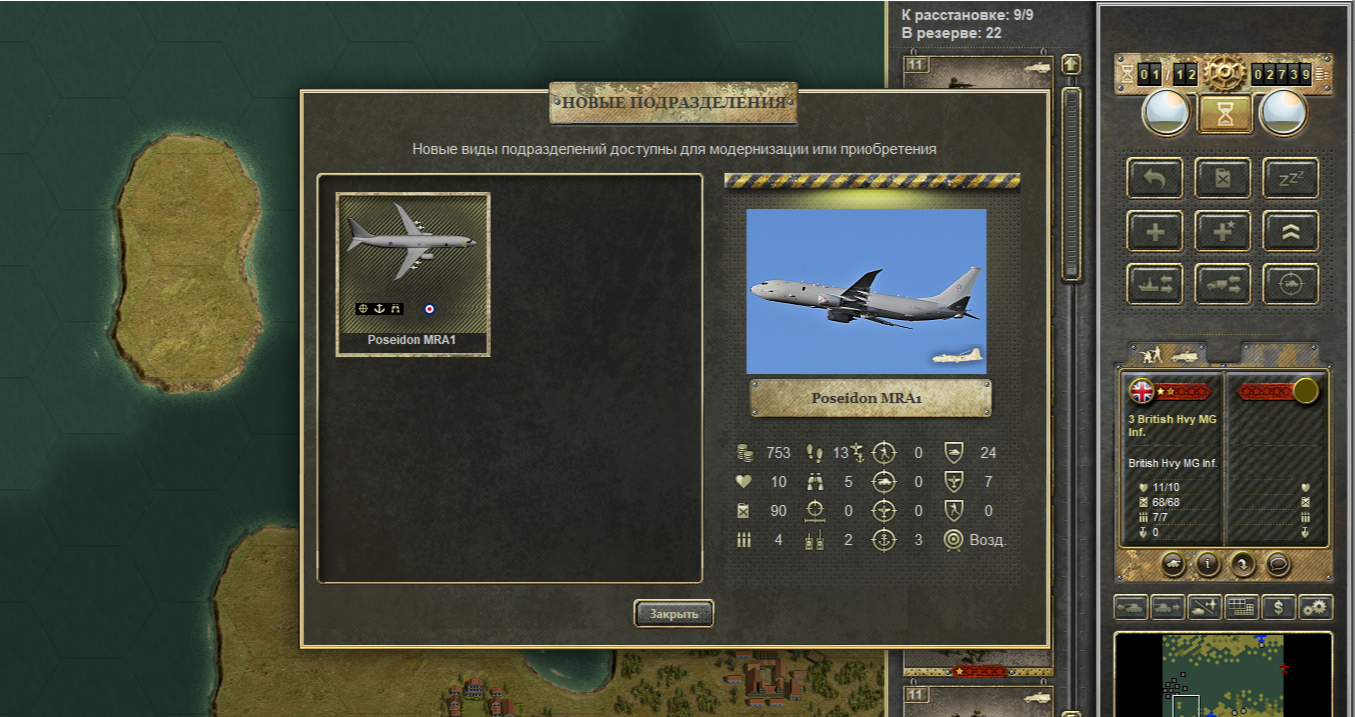Select the Poseidon MRA1 unit card
The width and height of the screenshot is (1355, 717).
(413, 273)
